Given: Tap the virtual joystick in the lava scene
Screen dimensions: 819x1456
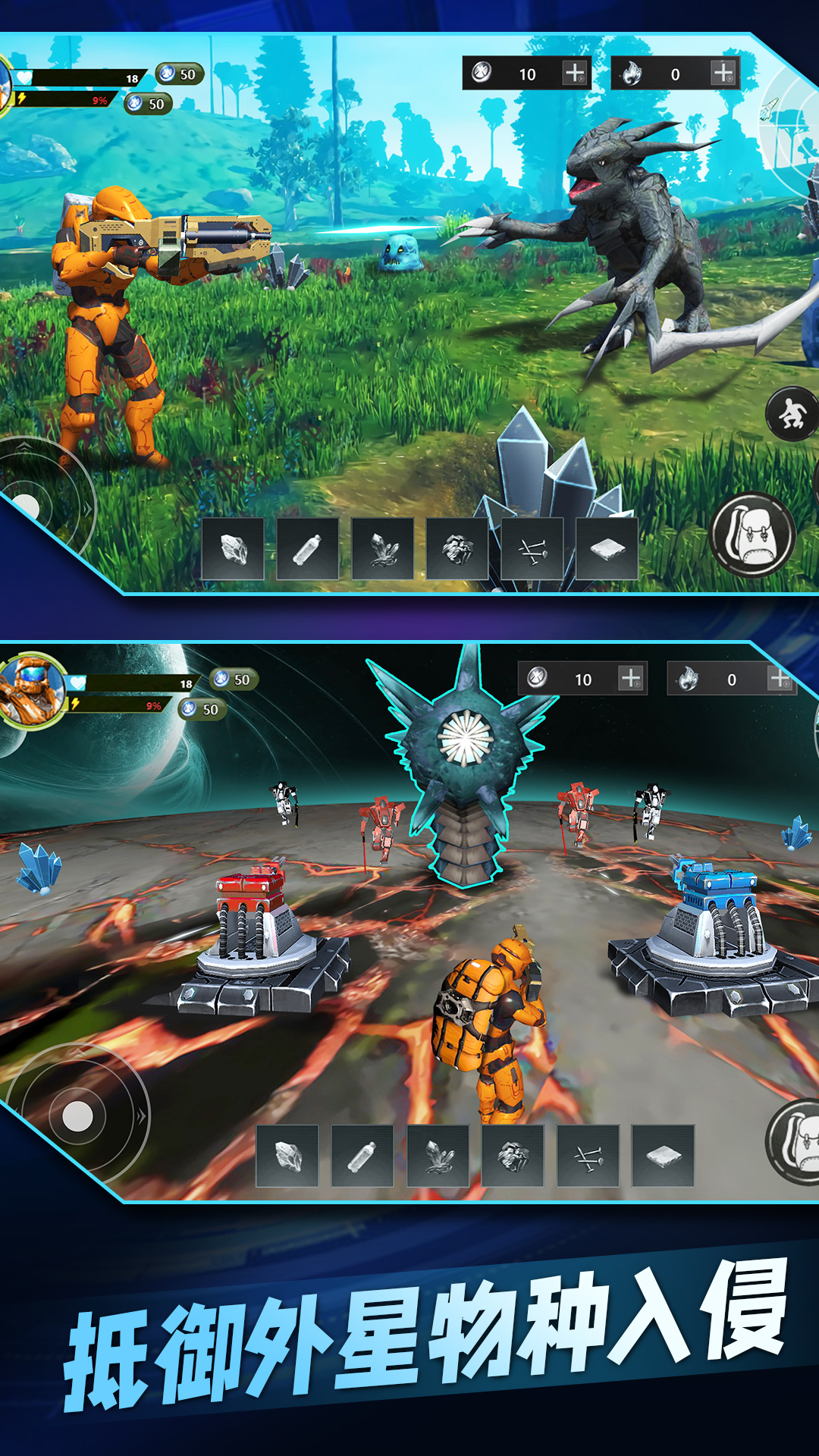Looking at the screenshot, I should click(x=77, y=1116).
